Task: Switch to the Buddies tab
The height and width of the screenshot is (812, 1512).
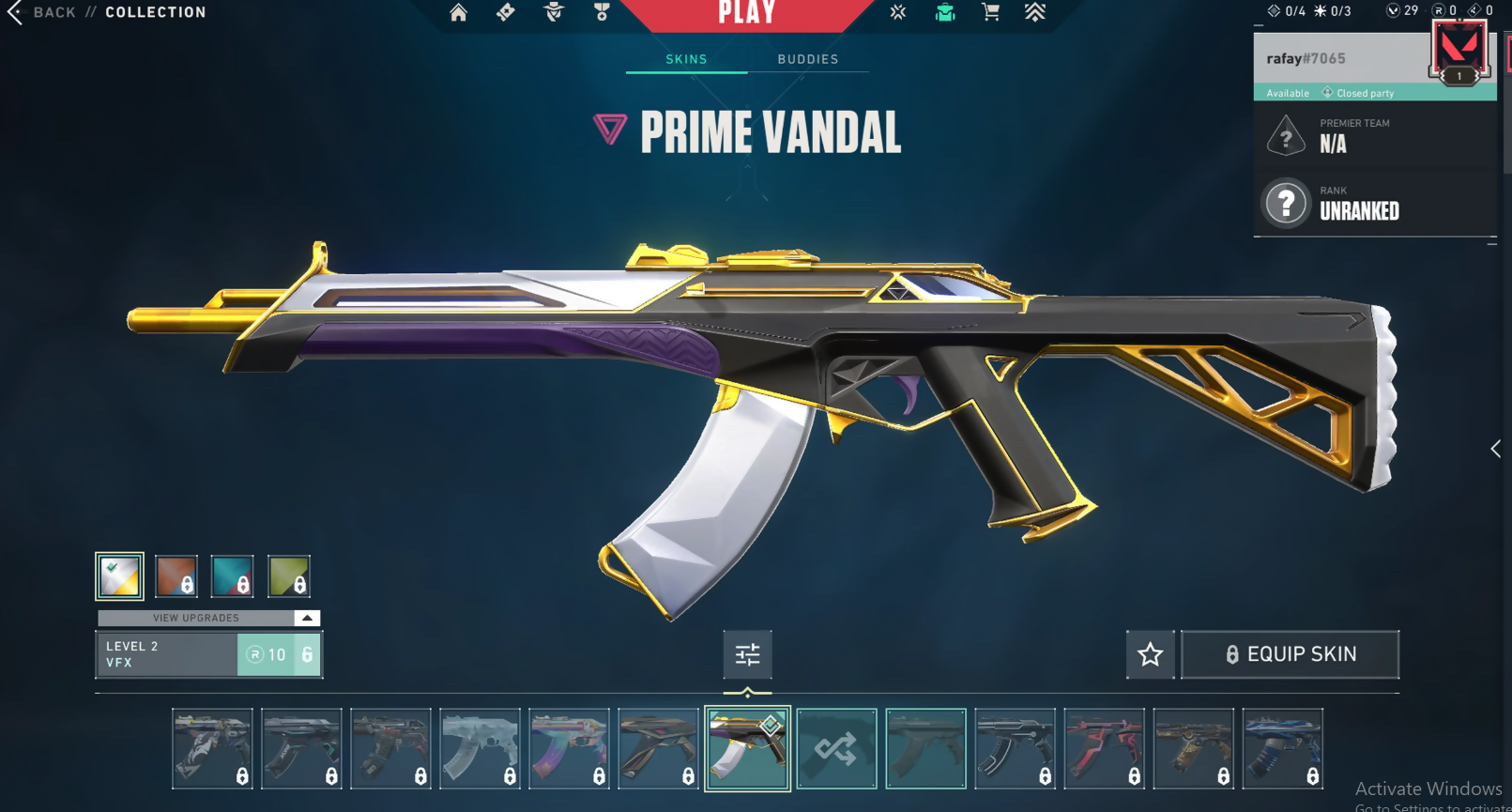Action: click(807, 59)
